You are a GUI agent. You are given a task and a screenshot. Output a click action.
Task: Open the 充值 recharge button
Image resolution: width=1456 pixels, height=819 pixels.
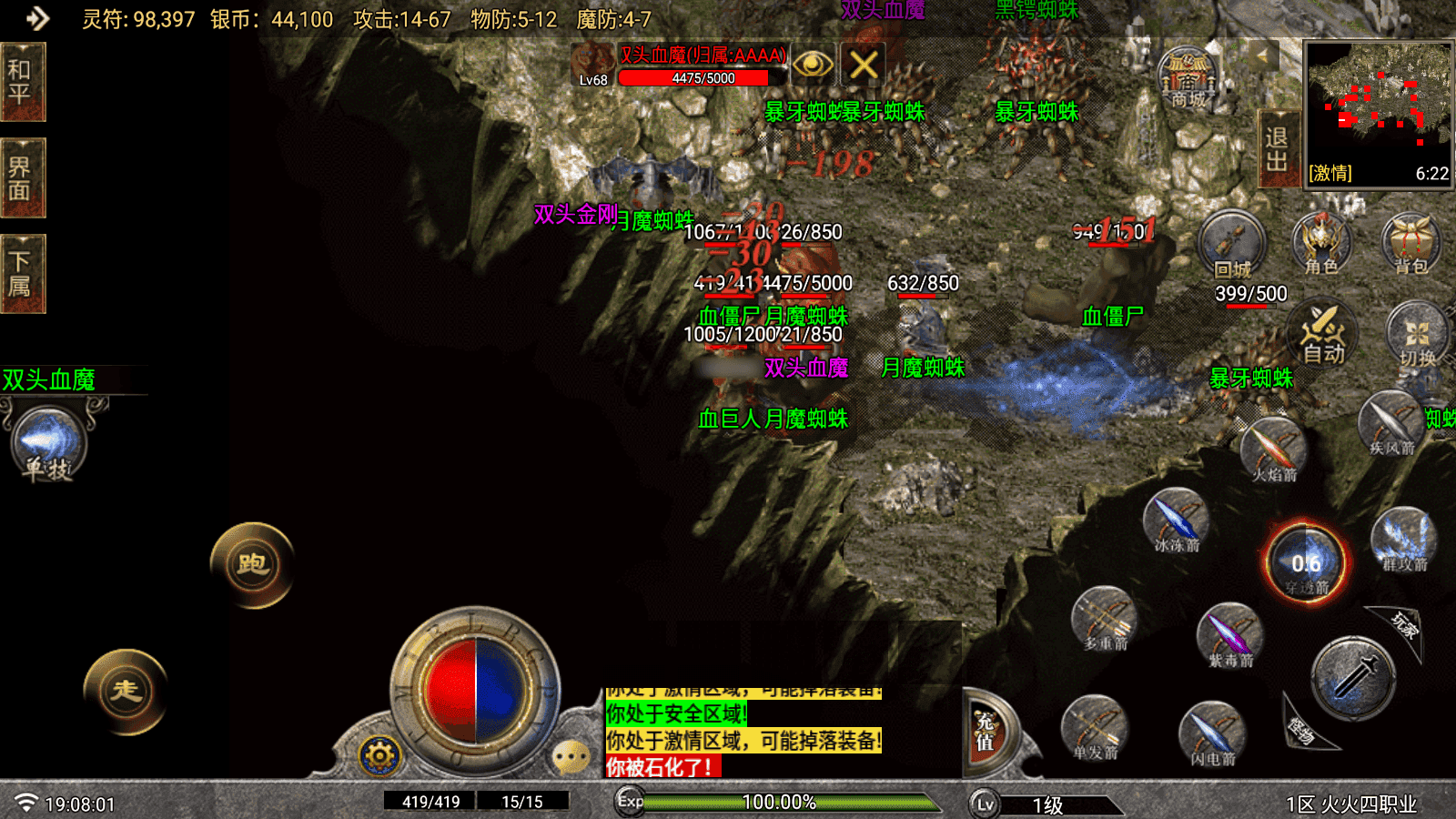coord(986,733)
